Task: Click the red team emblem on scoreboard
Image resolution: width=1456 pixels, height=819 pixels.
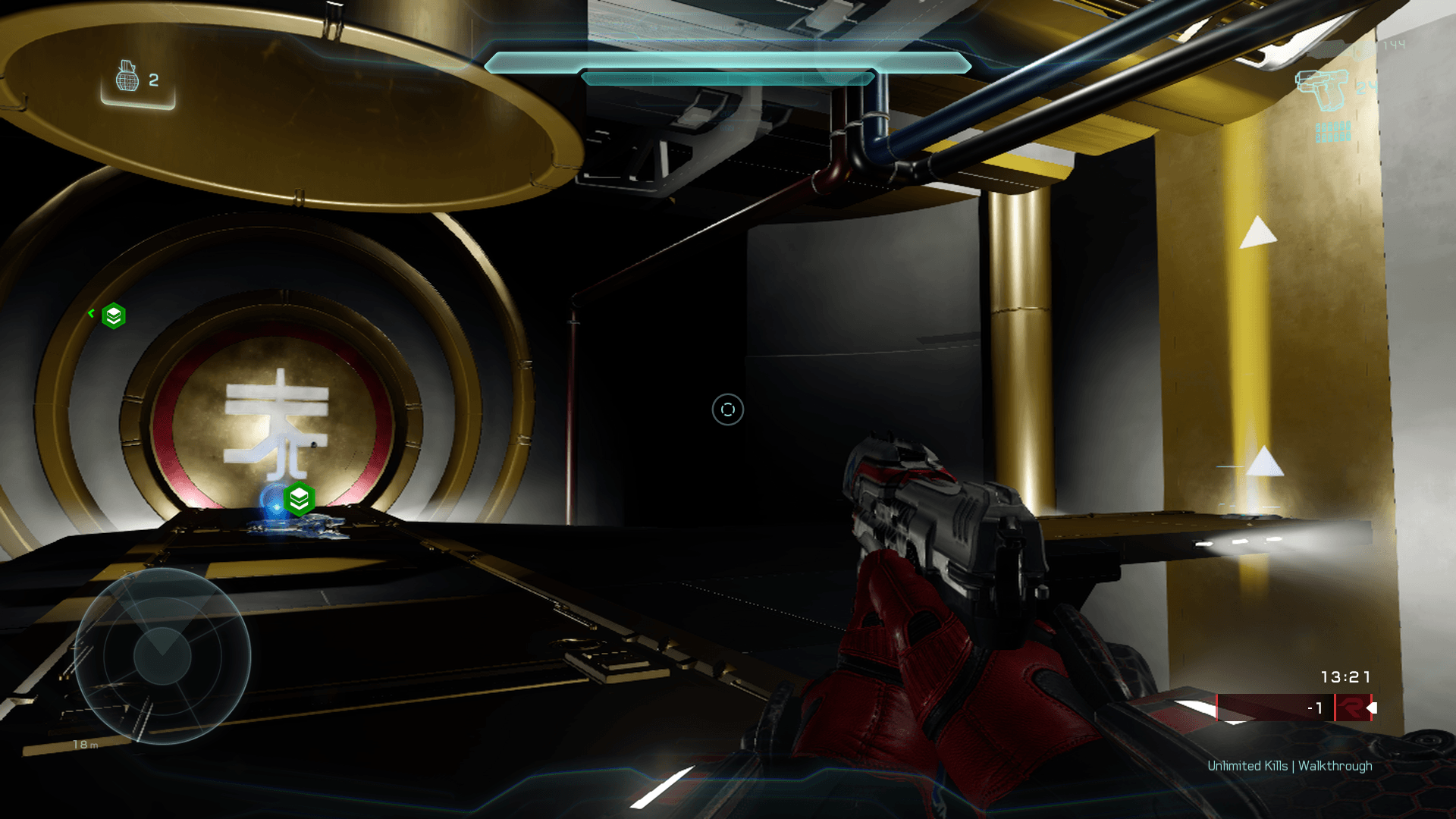Action: pyautogui.click(x=1351, y=708)
